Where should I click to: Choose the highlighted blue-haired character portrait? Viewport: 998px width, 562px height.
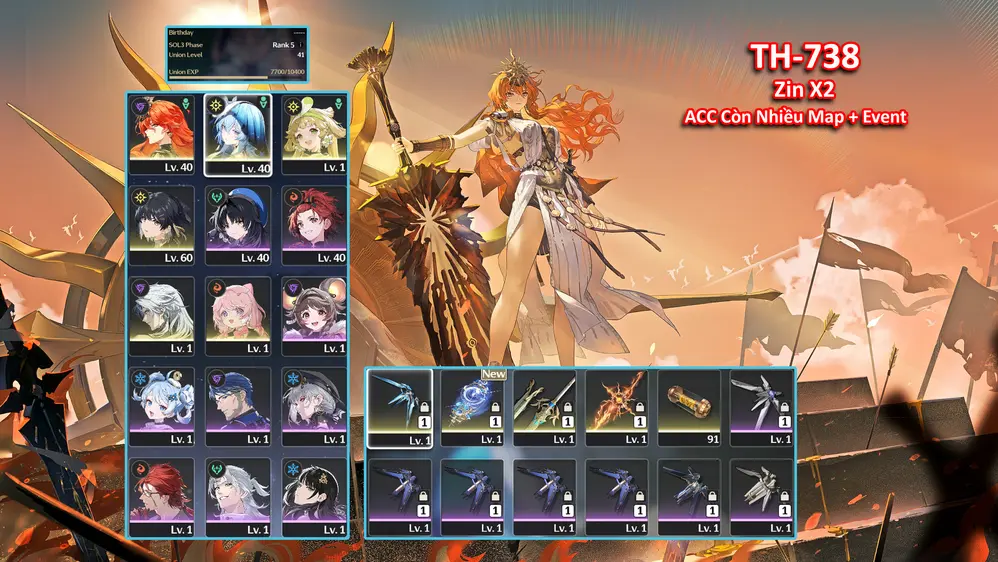pyautogui.click(x=239, y=135)
